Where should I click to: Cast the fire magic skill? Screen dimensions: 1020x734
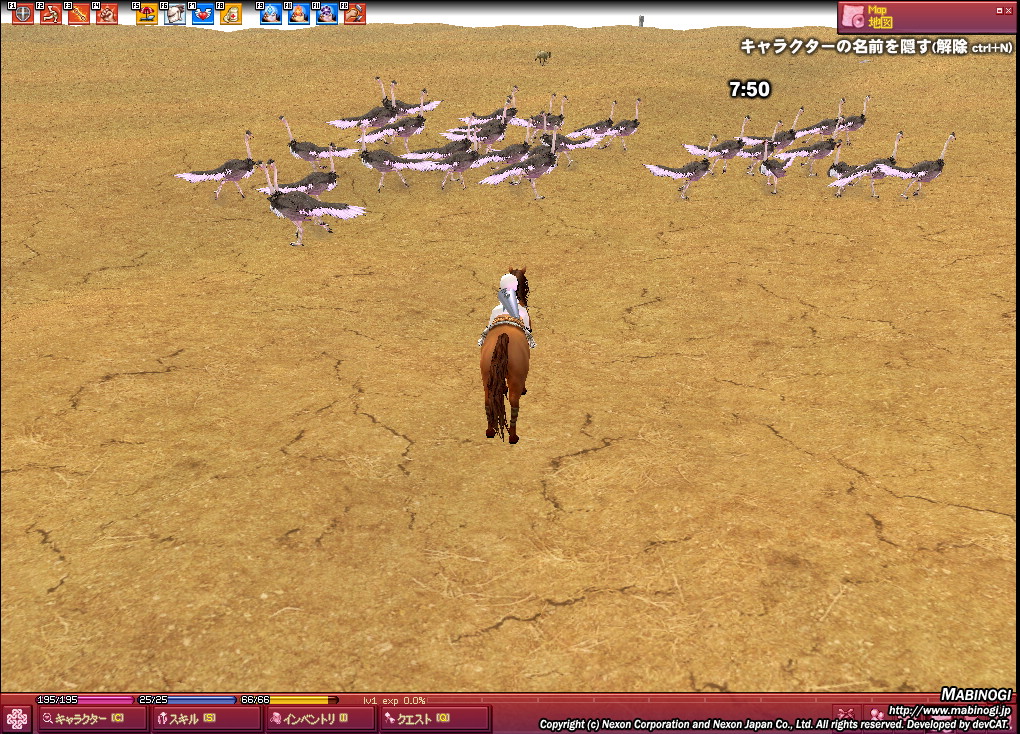tap(299, 14)
